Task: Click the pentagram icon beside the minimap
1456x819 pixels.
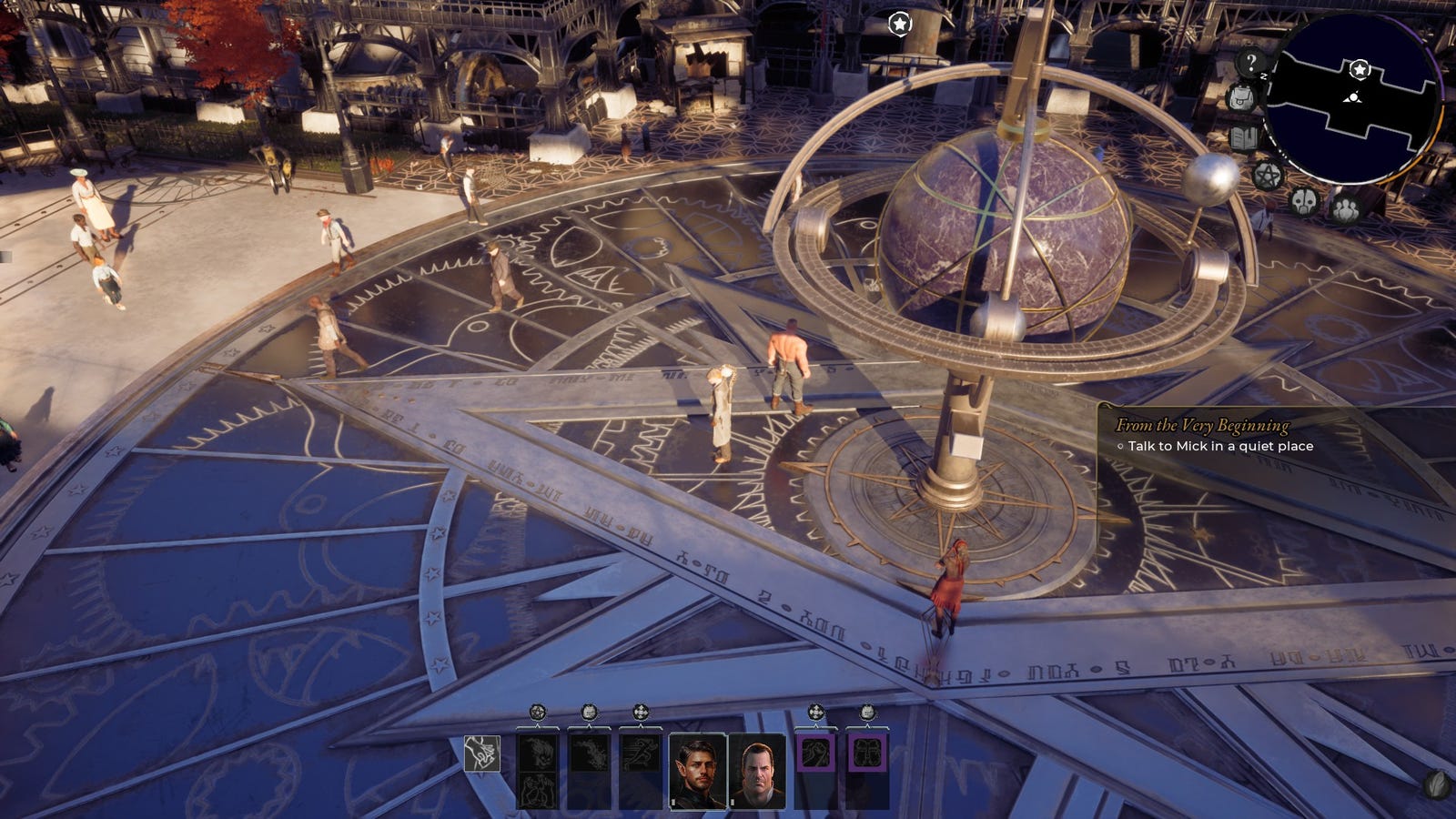Action: [1267, 175]
